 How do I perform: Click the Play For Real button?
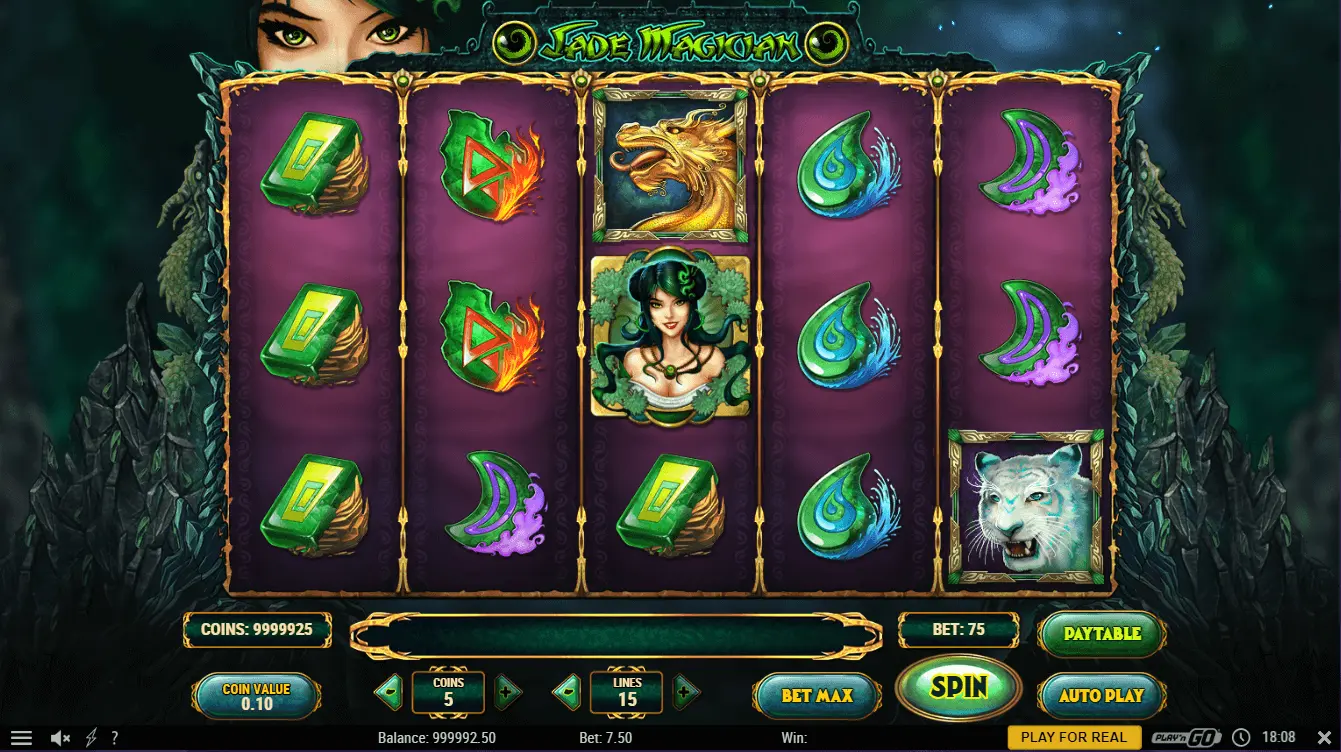1073,738
